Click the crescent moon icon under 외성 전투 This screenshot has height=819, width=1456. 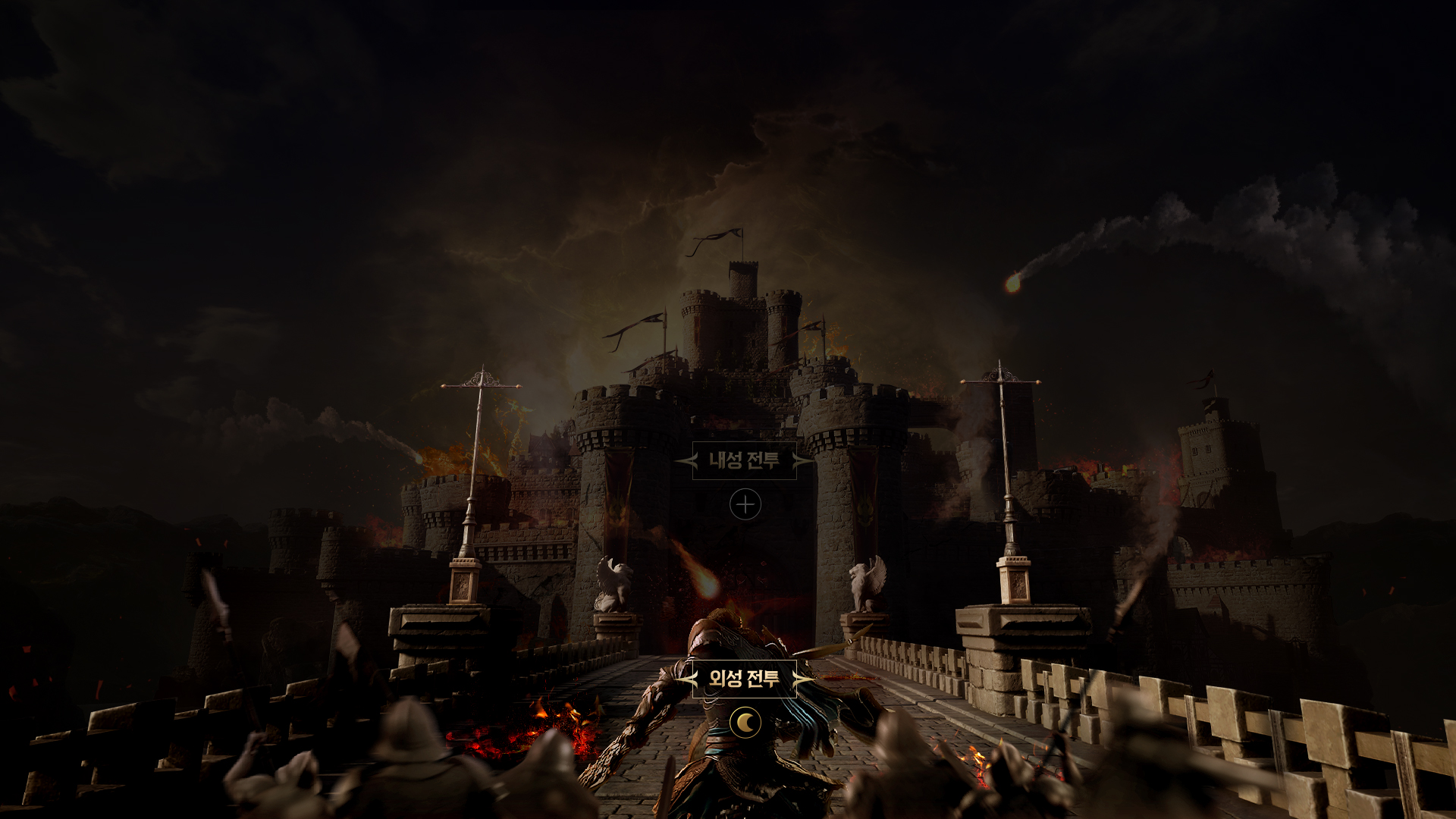(745, 723)
